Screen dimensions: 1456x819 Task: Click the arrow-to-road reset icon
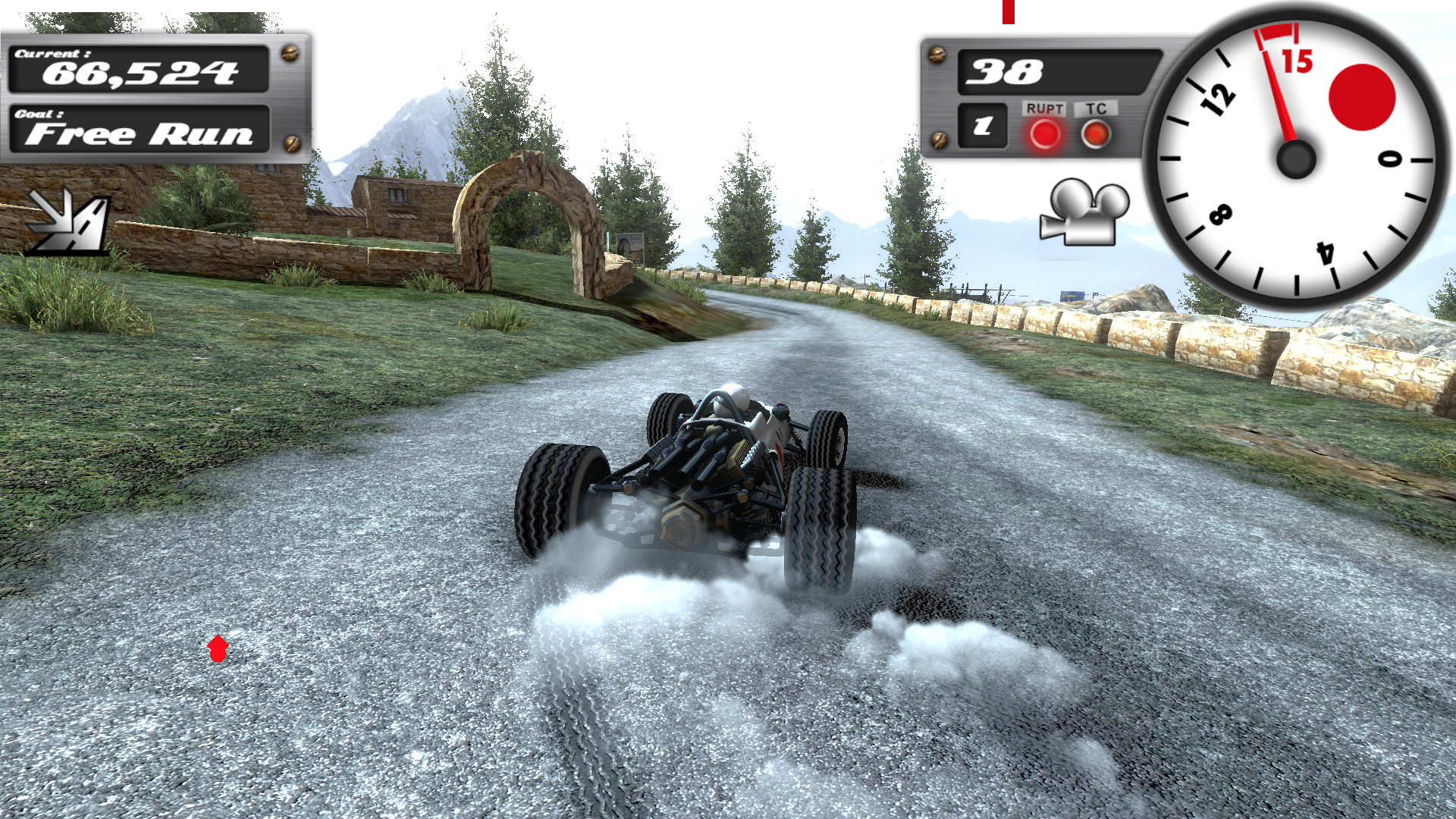click(67, 221)
